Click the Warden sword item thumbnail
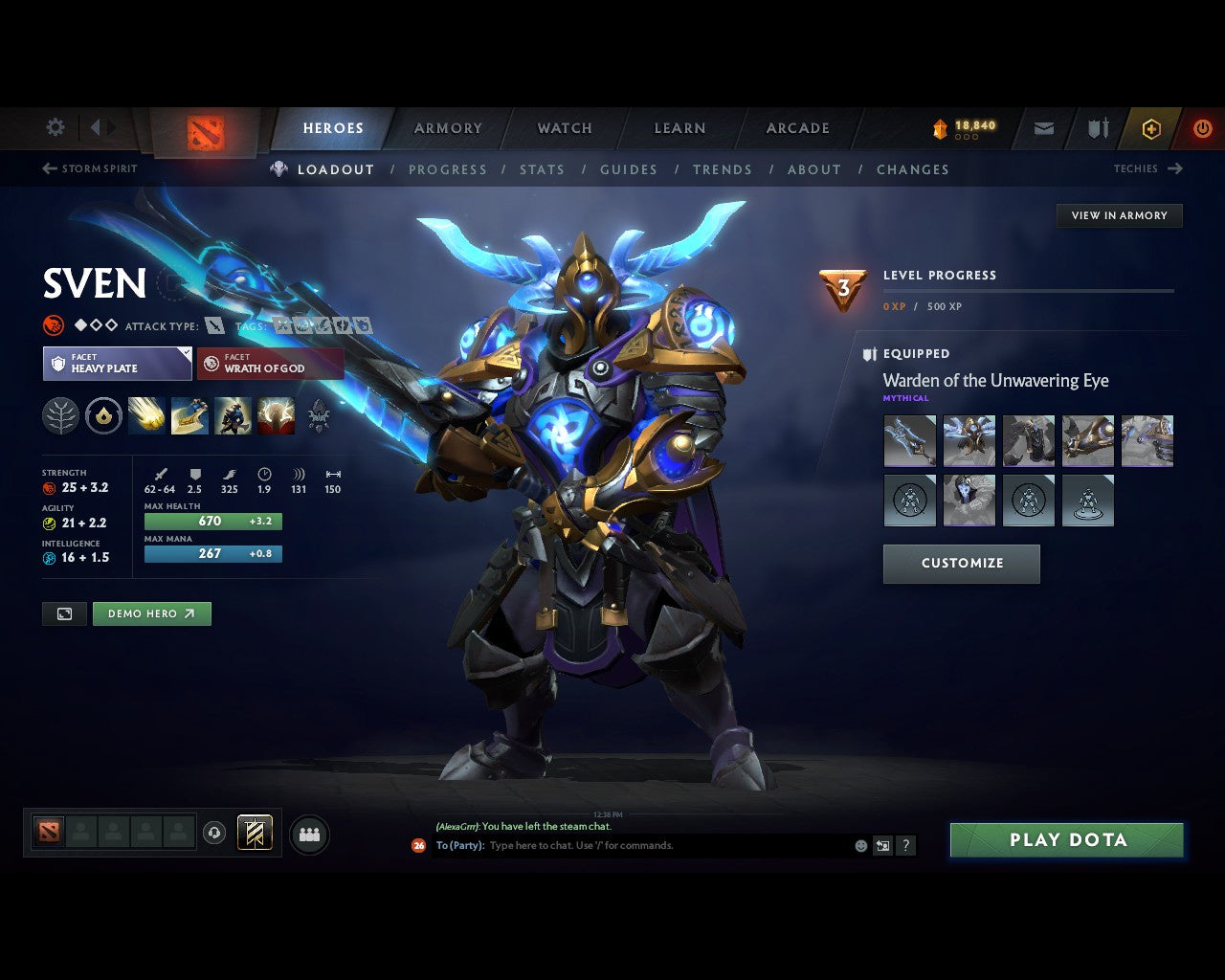Image resolution: width=1225 pixels, height=980 pixels. 909,440
